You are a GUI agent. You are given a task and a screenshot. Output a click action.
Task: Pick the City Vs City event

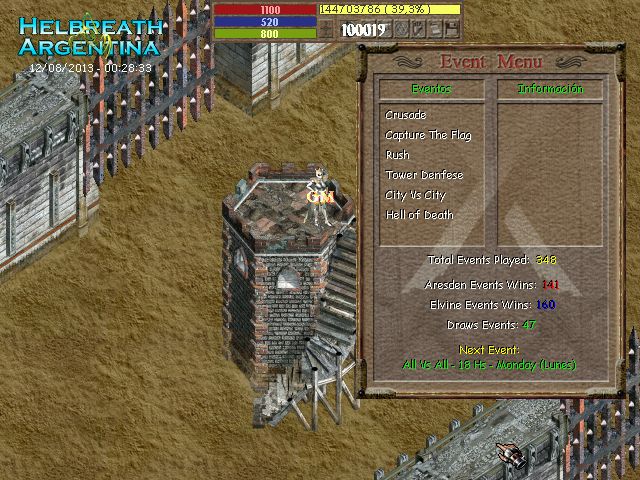click(x=415, y=195)
